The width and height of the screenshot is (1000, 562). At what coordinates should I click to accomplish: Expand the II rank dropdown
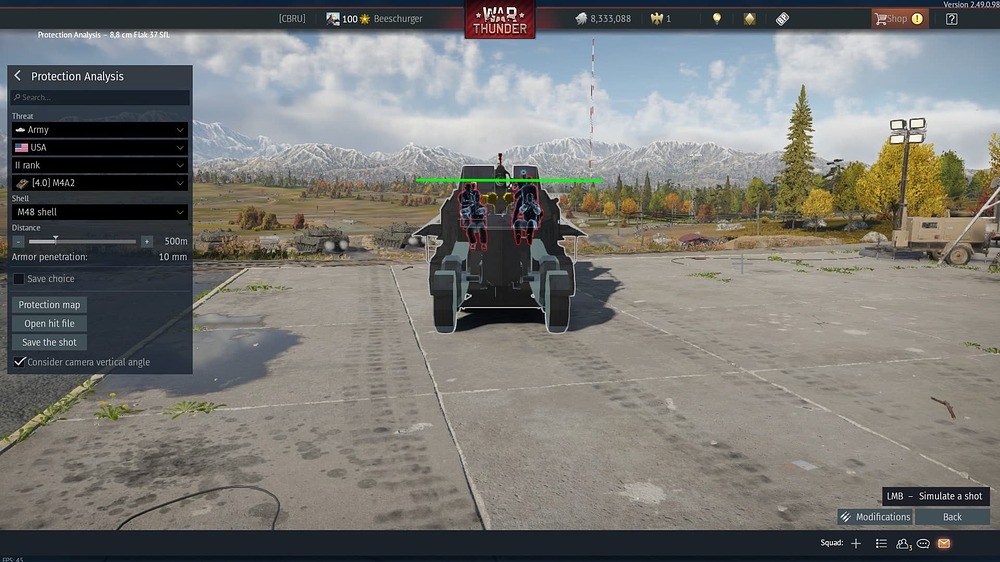tap(100, 165)
